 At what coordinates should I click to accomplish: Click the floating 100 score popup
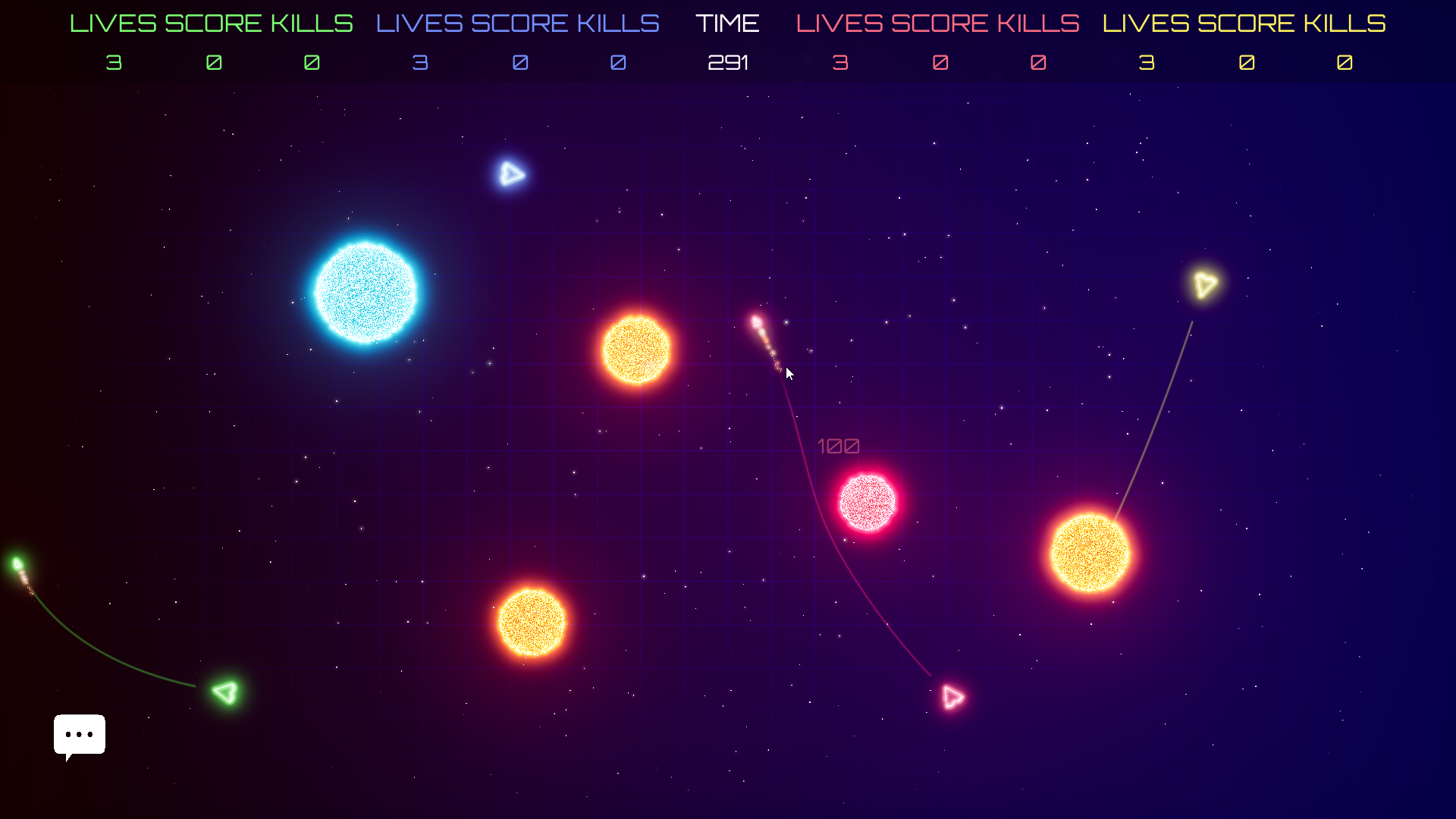[839, 447]
